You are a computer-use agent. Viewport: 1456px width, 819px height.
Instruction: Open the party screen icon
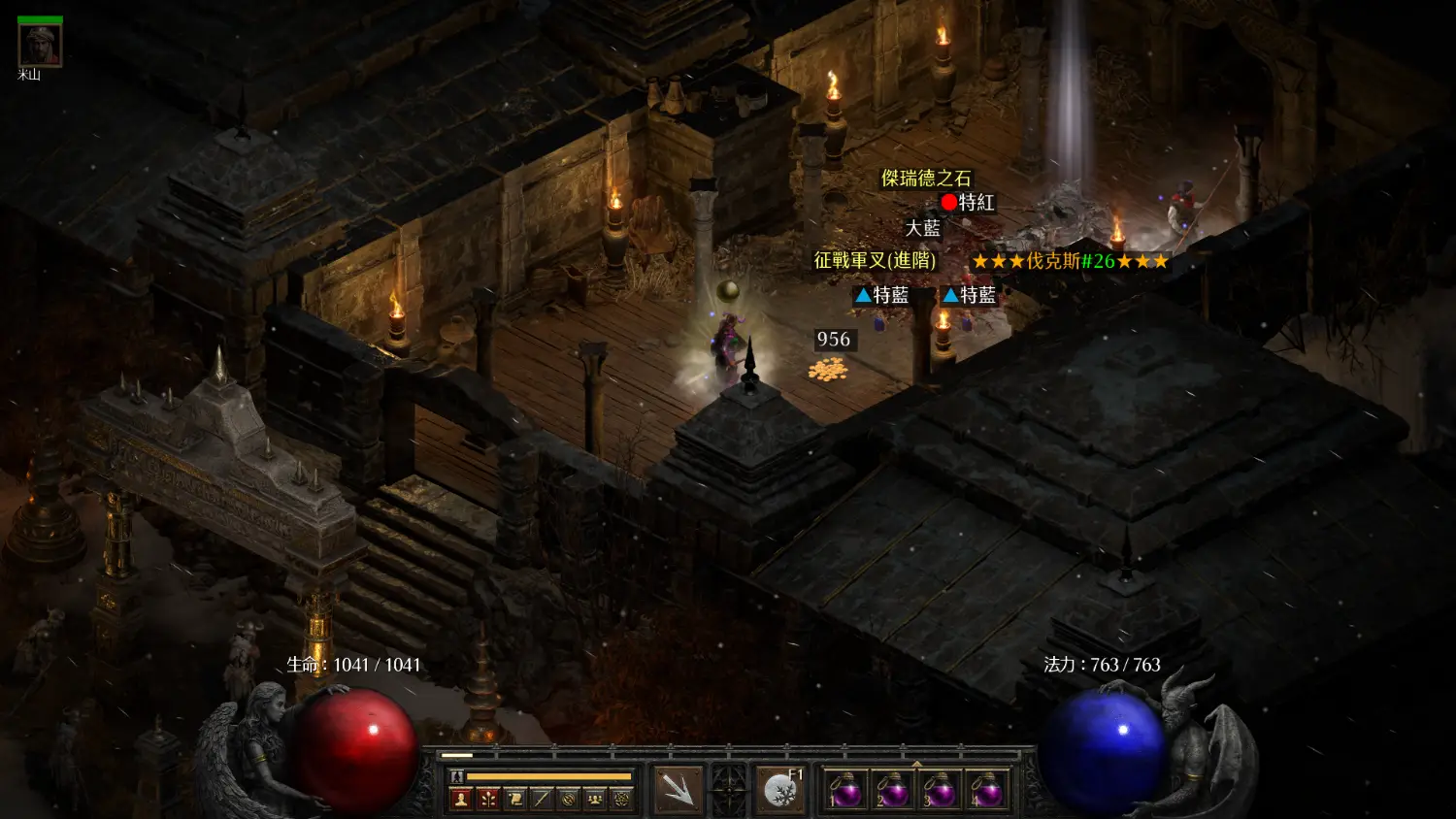595,799
